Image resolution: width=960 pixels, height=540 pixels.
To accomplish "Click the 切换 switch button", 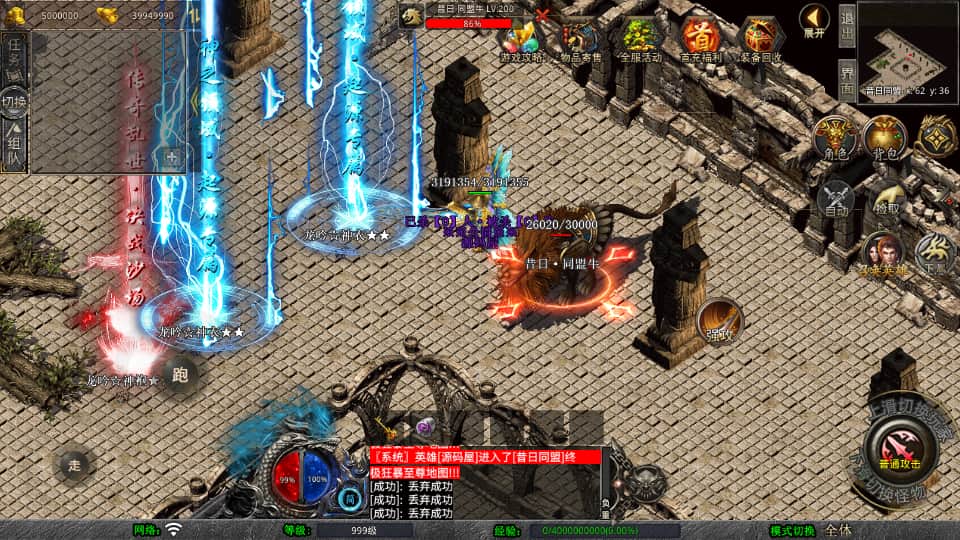I will pos(15,102).
